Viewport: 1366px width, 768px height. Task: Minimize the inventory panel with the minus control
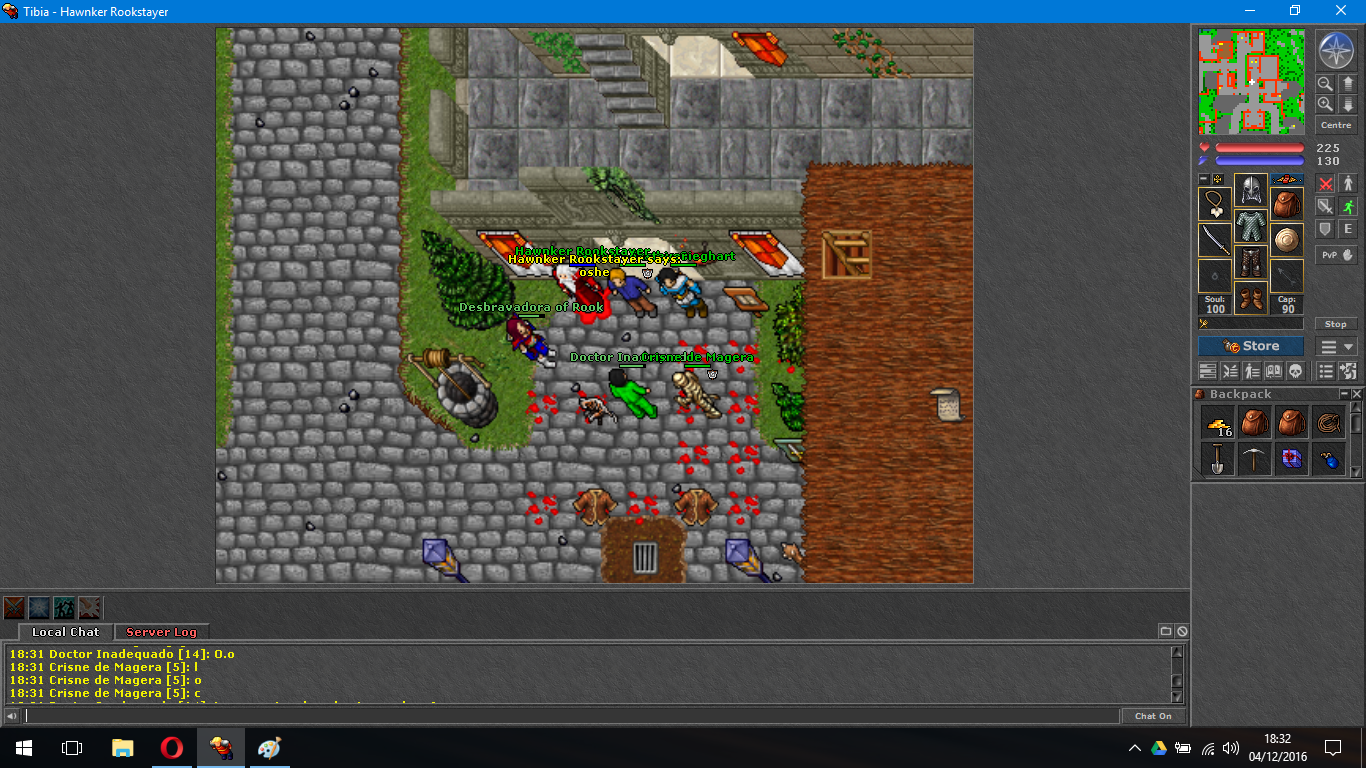pos(1204,180)
